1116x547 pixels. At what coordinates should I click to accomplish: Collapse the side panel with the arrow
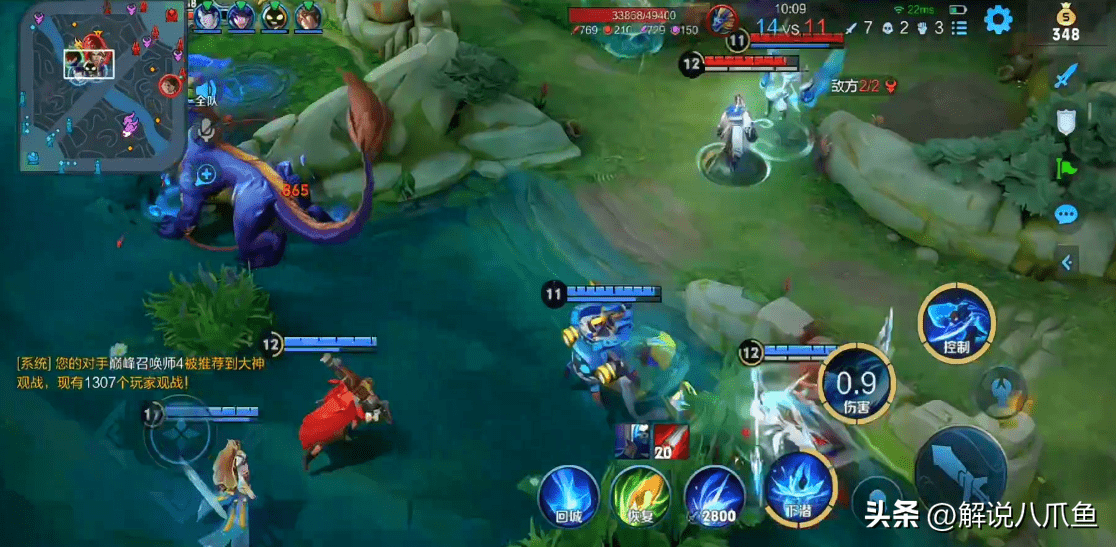tap(1067, 262)
